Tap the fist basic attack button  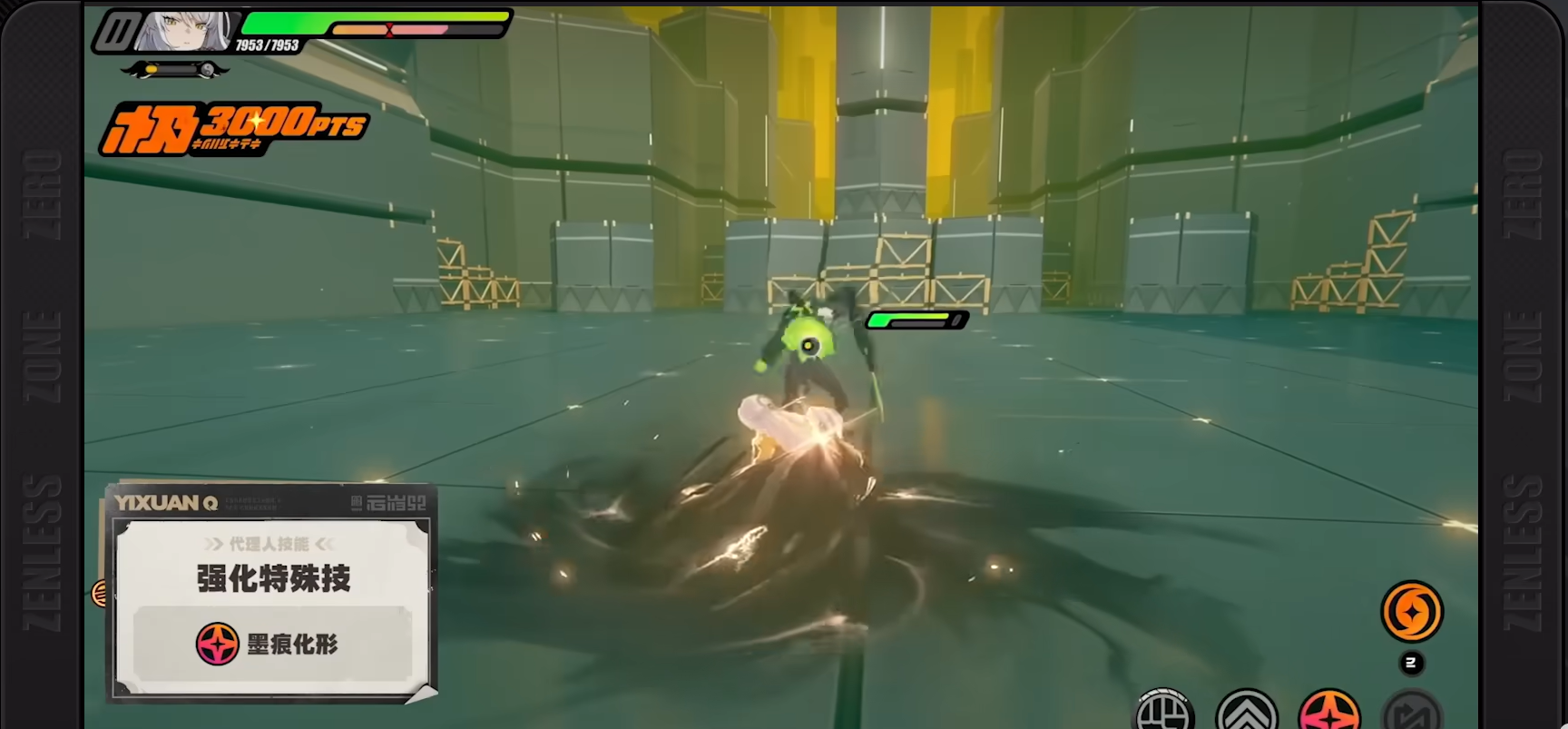[1164, 712]
